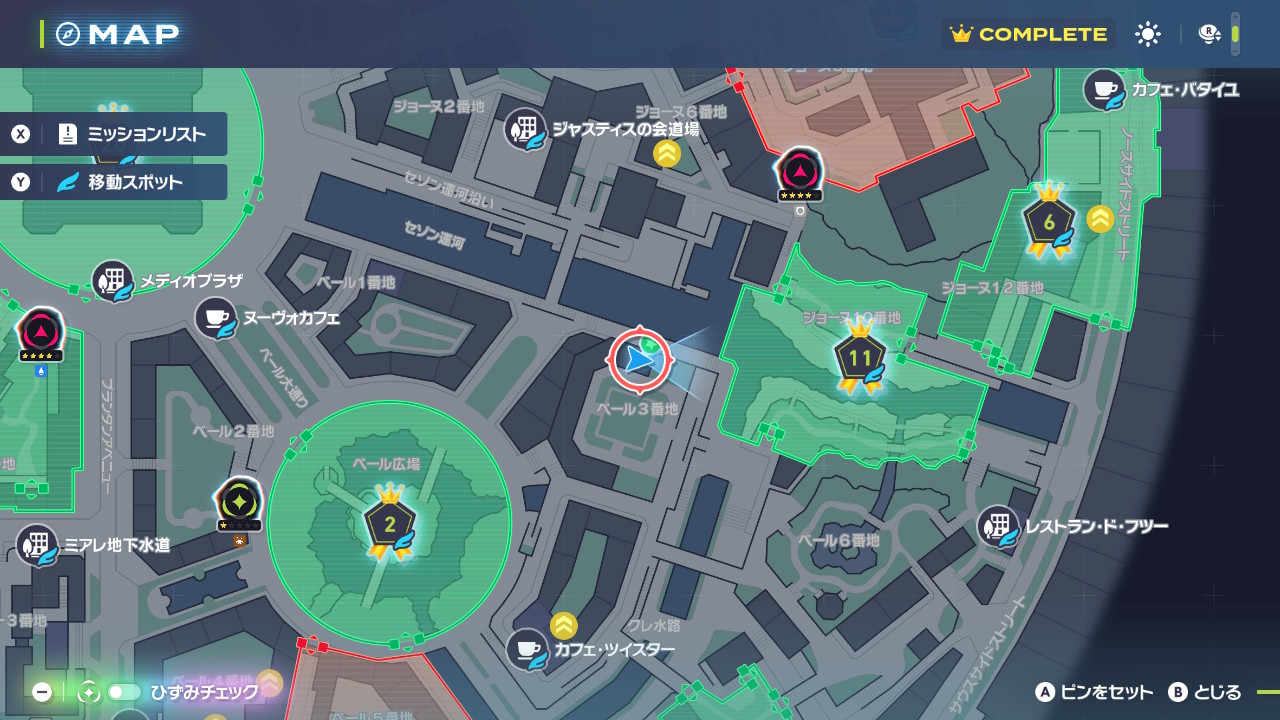Click the player location arrow marker
Screen dimensions: 1280x720
[x=639, y=359]
